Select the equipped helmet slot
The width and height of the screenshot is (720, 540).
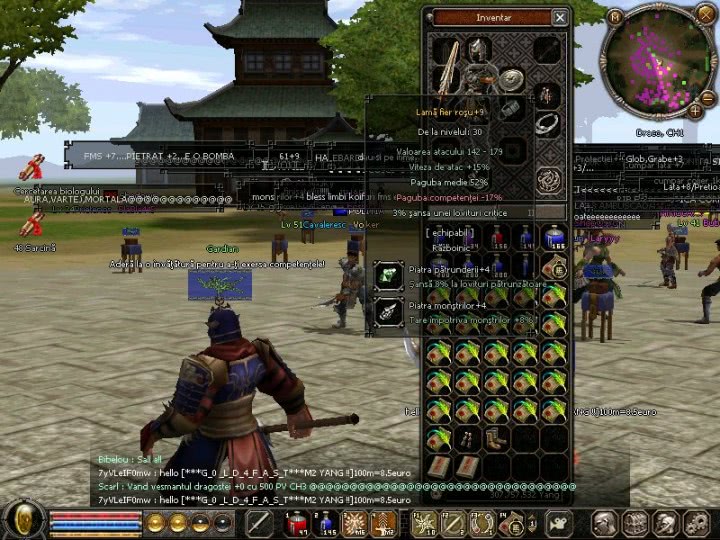[479, 49]
